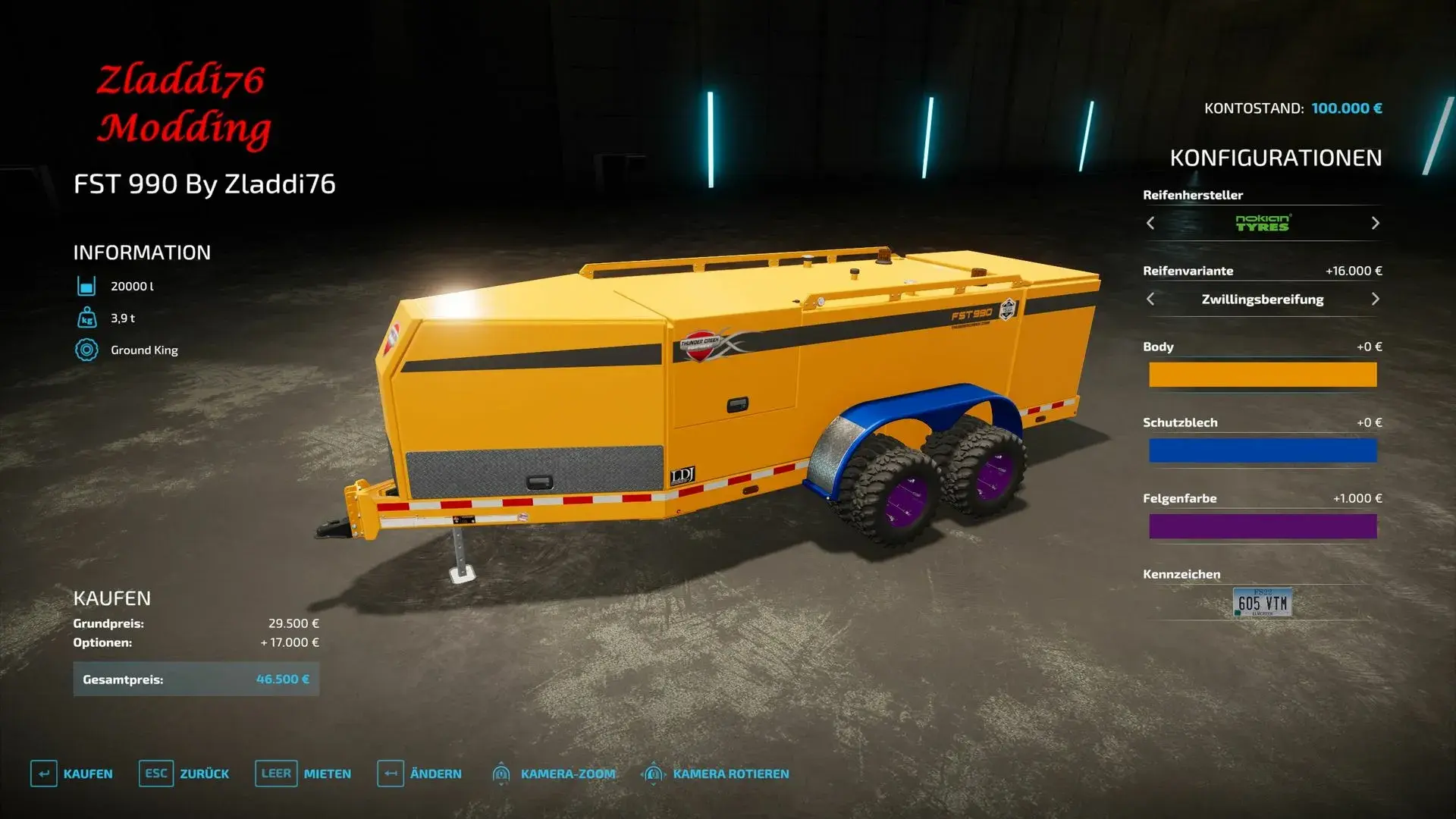The width and height of the screenshot is (1456, 819).
Task: Buy the trailer with Kaufen
Action: coord(72,773)
